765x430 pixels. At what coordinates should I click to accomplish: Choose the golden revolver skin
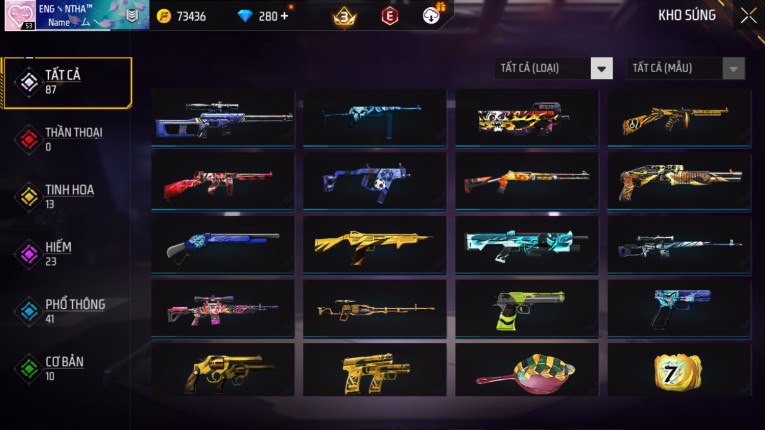[223, 370]
